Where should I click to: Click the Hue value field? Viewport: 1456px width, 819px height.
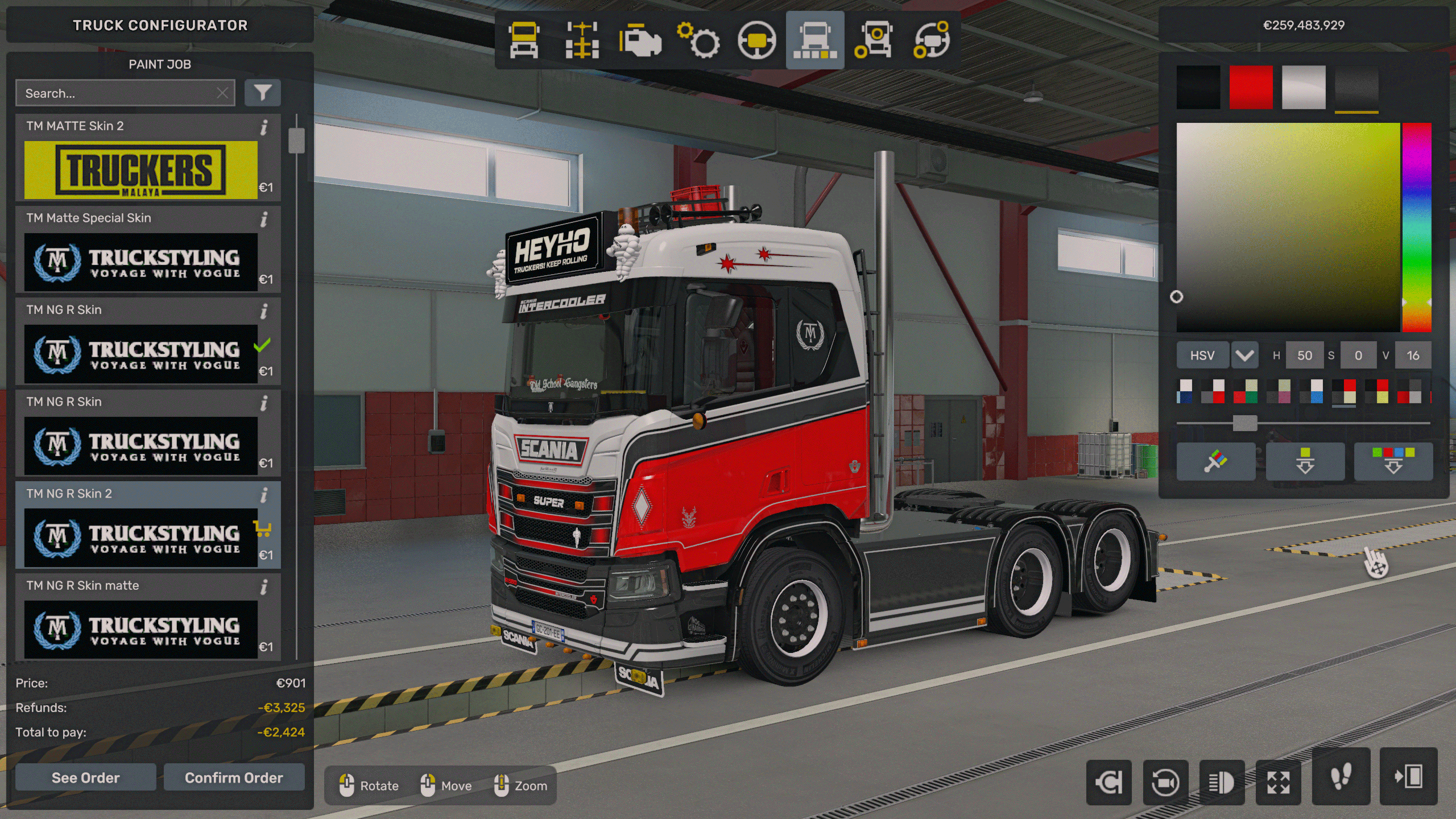coord(1304,355)
